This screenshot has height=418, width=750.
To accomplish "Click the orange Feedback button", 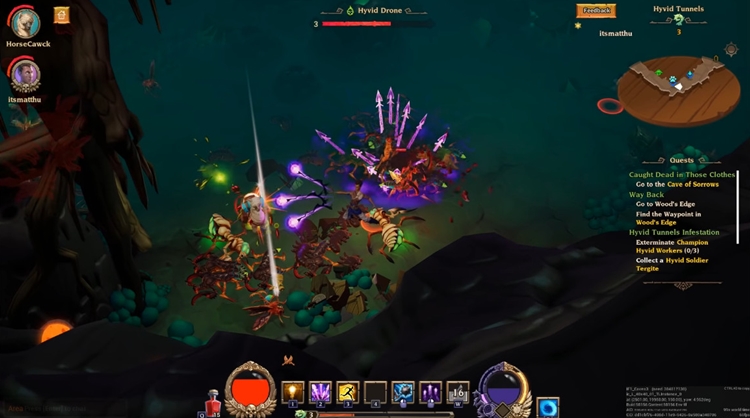I will pyautogui.click(x=596, y=11).
